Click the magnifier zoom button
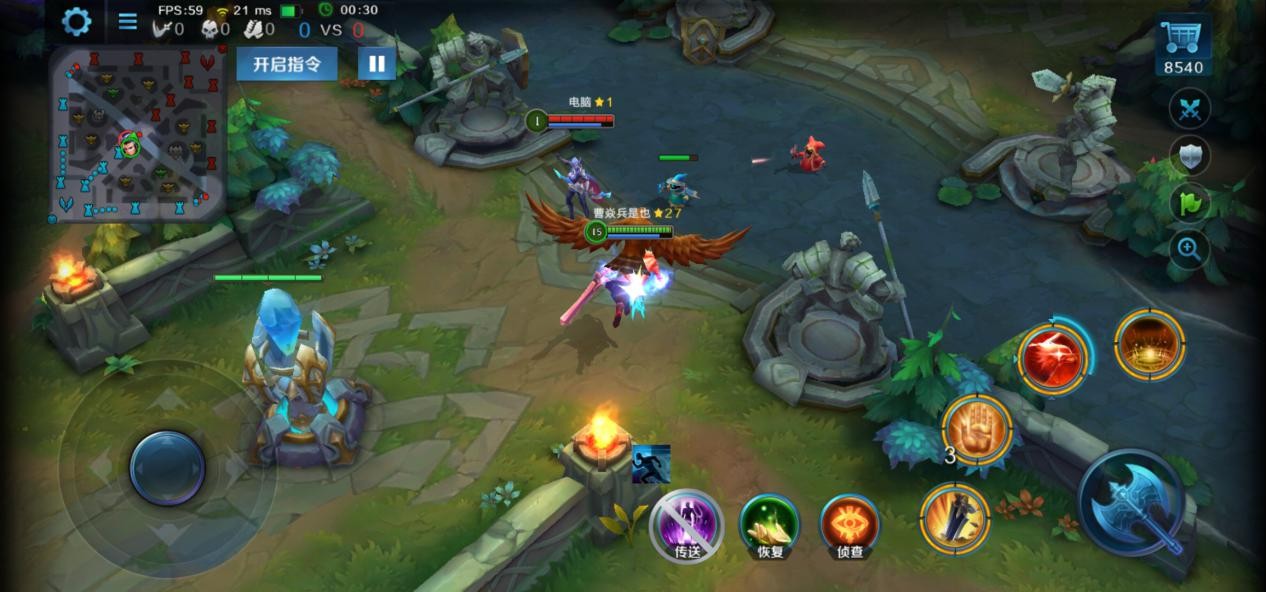This screenshot has width=1266, height=592. [1190, 249]
